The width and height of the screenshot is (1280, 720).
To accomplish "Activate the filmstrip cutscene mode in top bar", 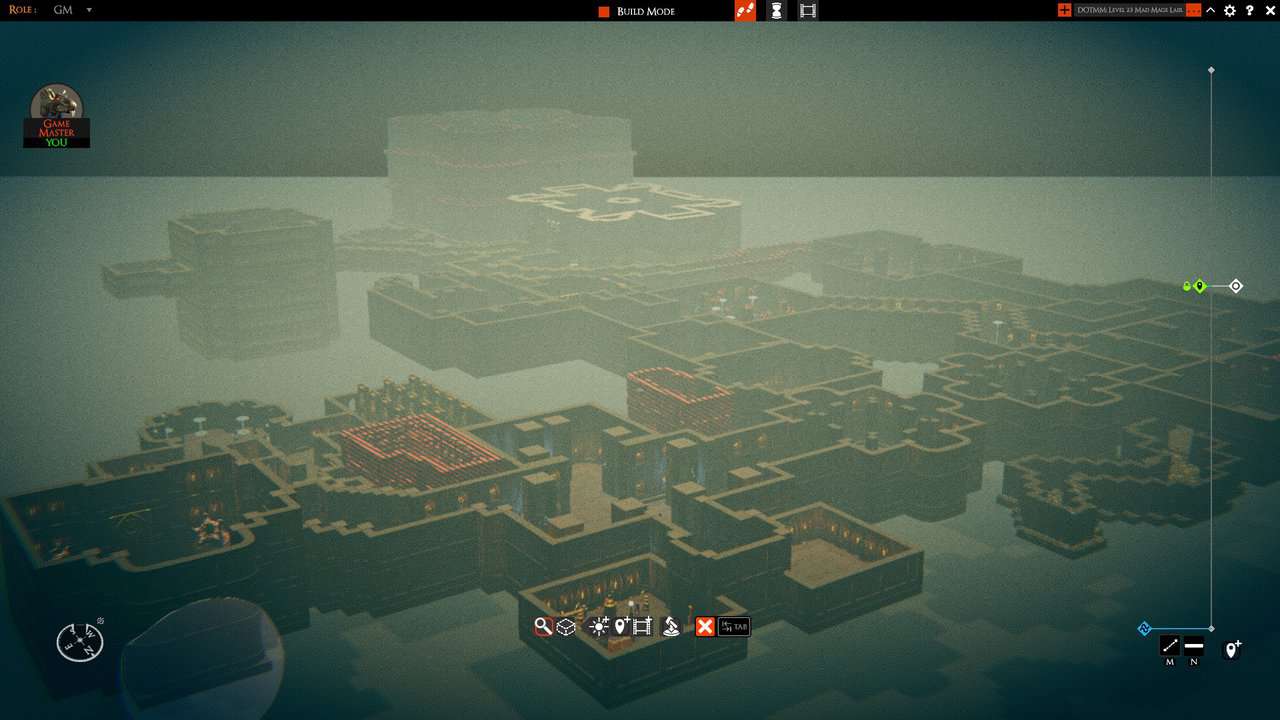I will [808, 11].
